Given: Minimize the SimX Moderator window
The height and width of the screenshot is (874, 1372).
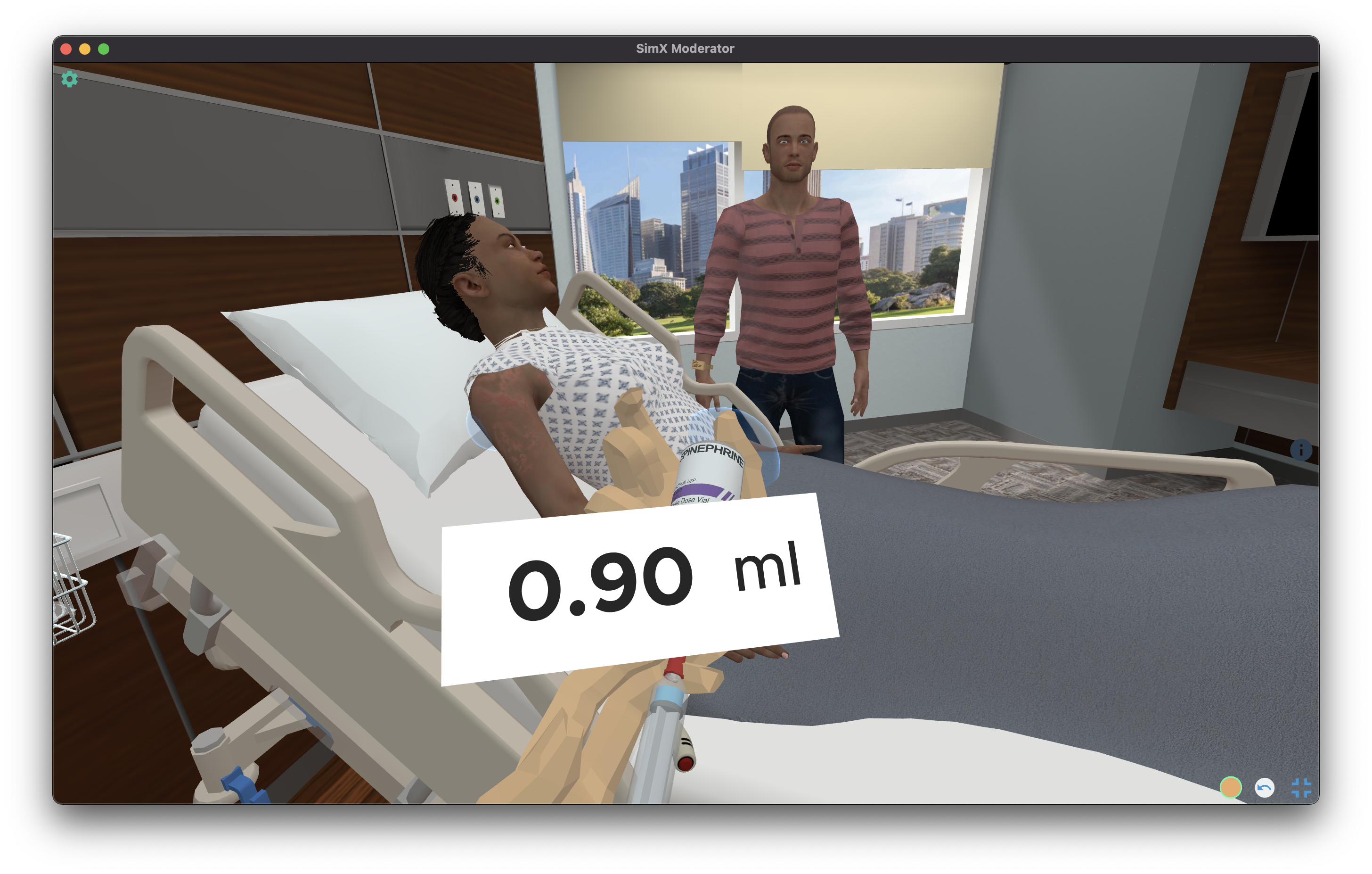Looking at the screenshot, I should click(85, 49).
